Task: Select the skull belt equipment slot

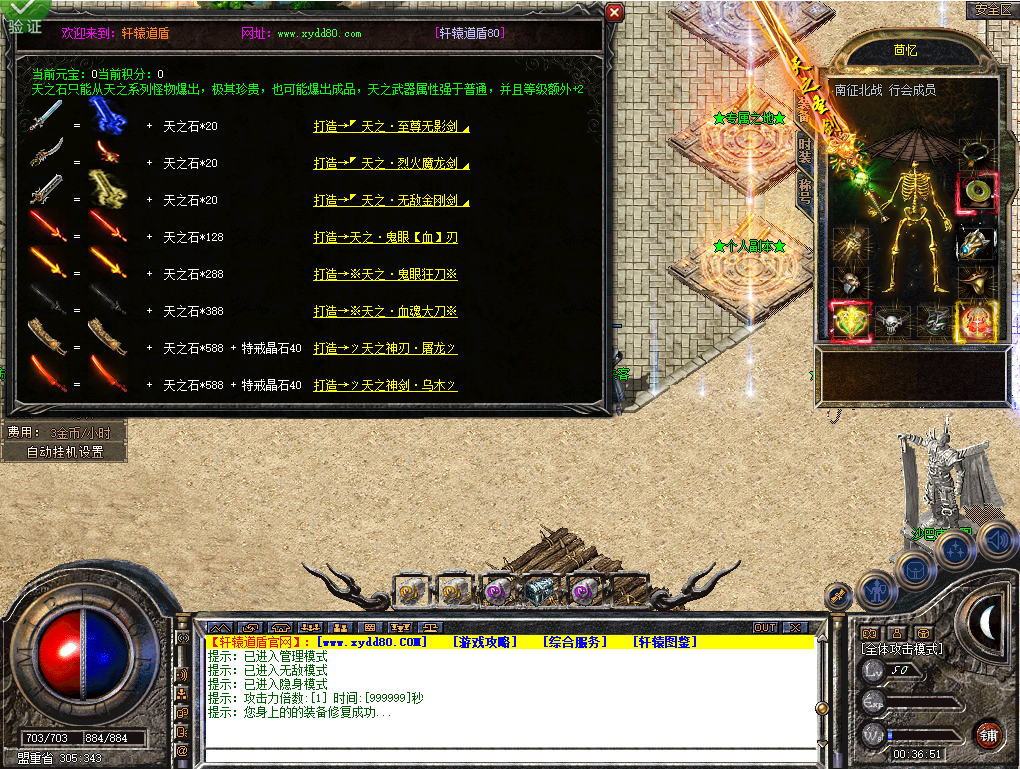Action: (x=891, y=320)
